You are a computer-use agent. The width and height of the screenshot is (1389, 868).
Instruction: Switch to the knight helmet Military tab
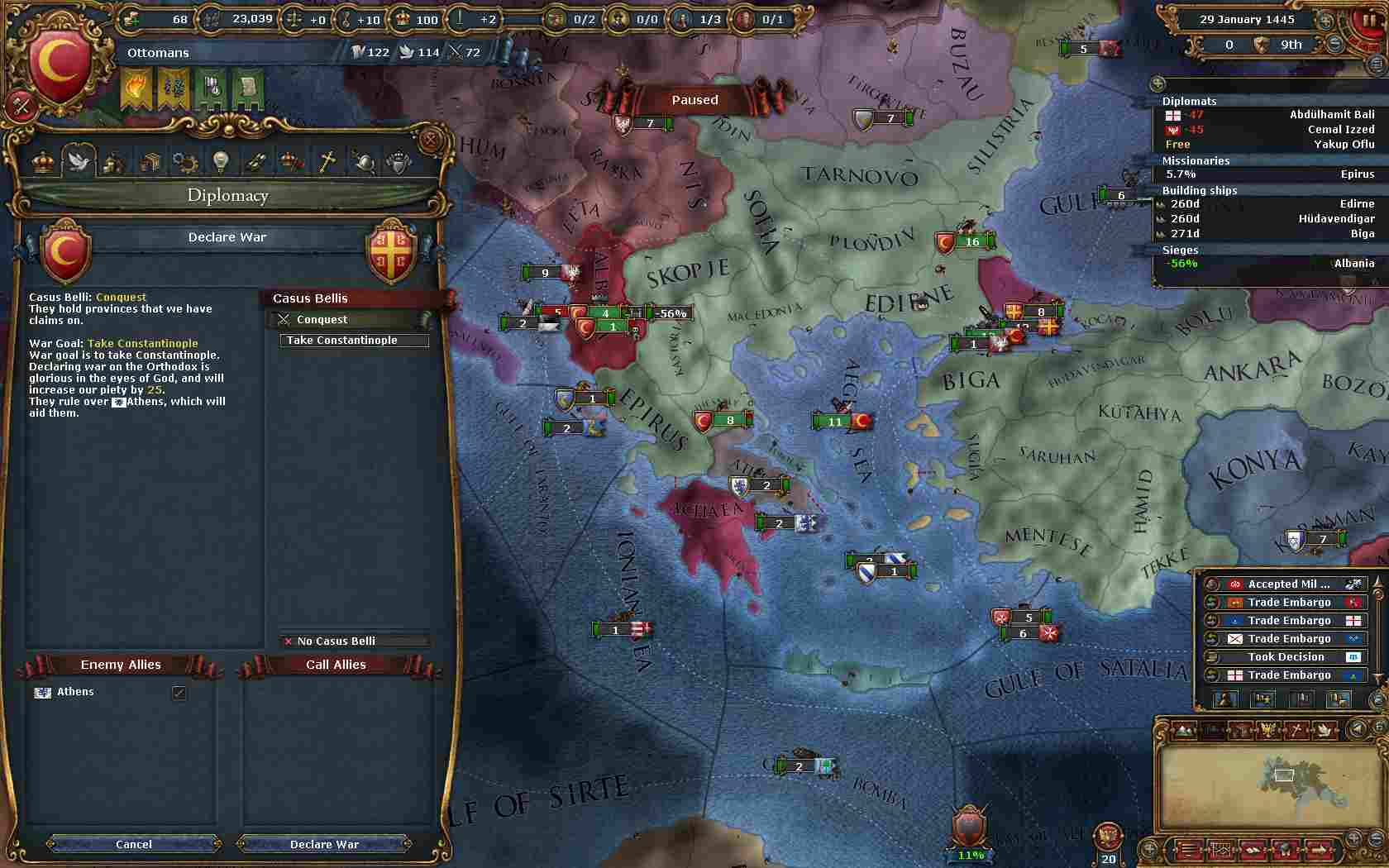(363, 162)
